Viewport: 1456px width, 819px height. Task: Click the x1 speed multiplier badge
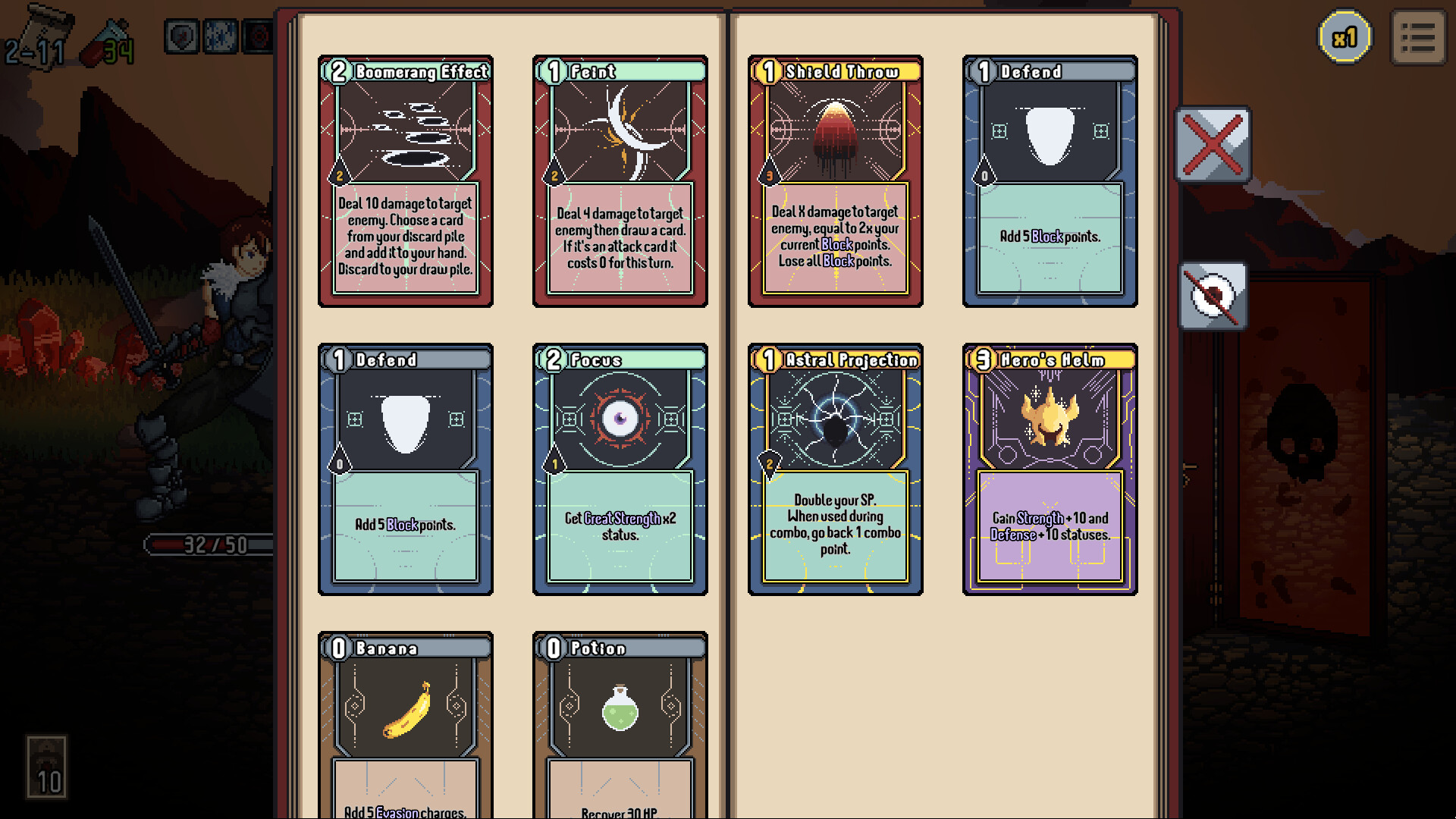1345,37
